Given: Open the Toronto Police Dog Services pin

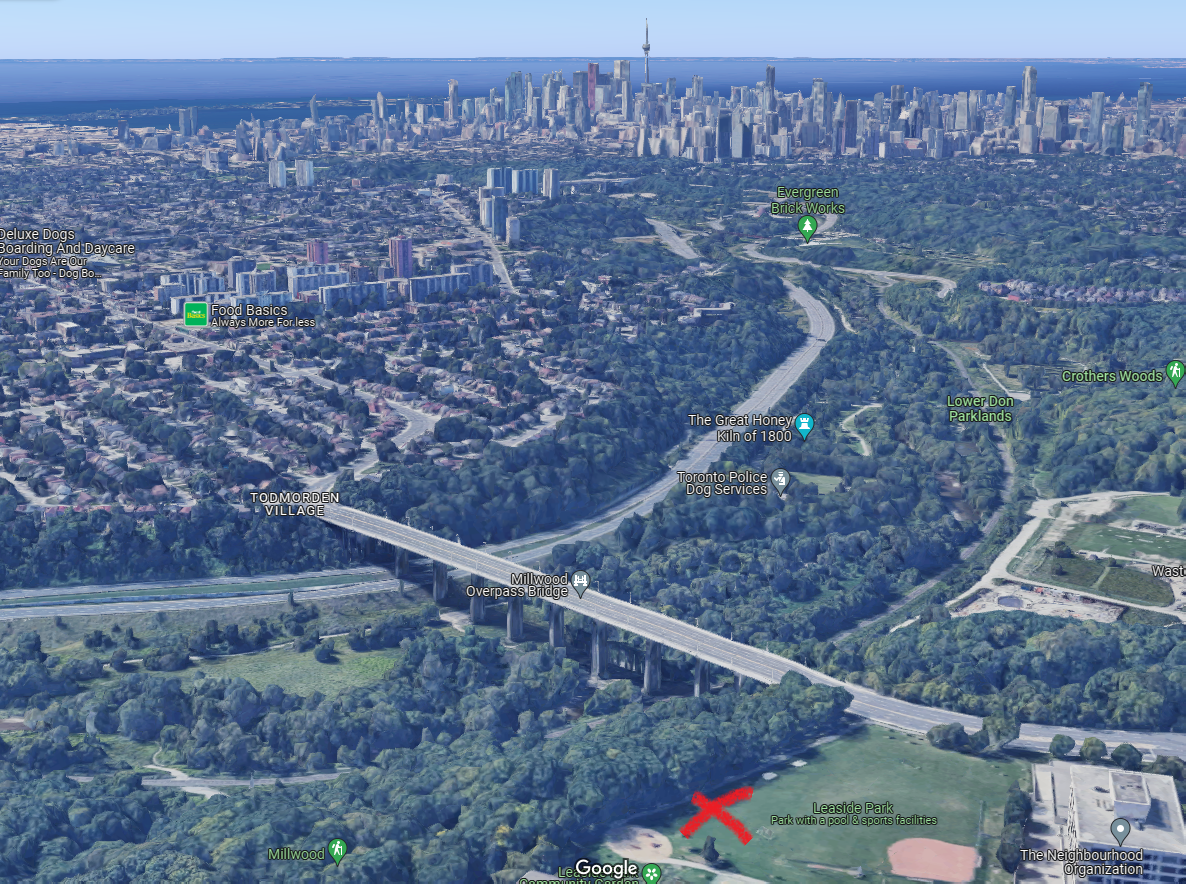Looking at the screenshot, I should point(780,482).
